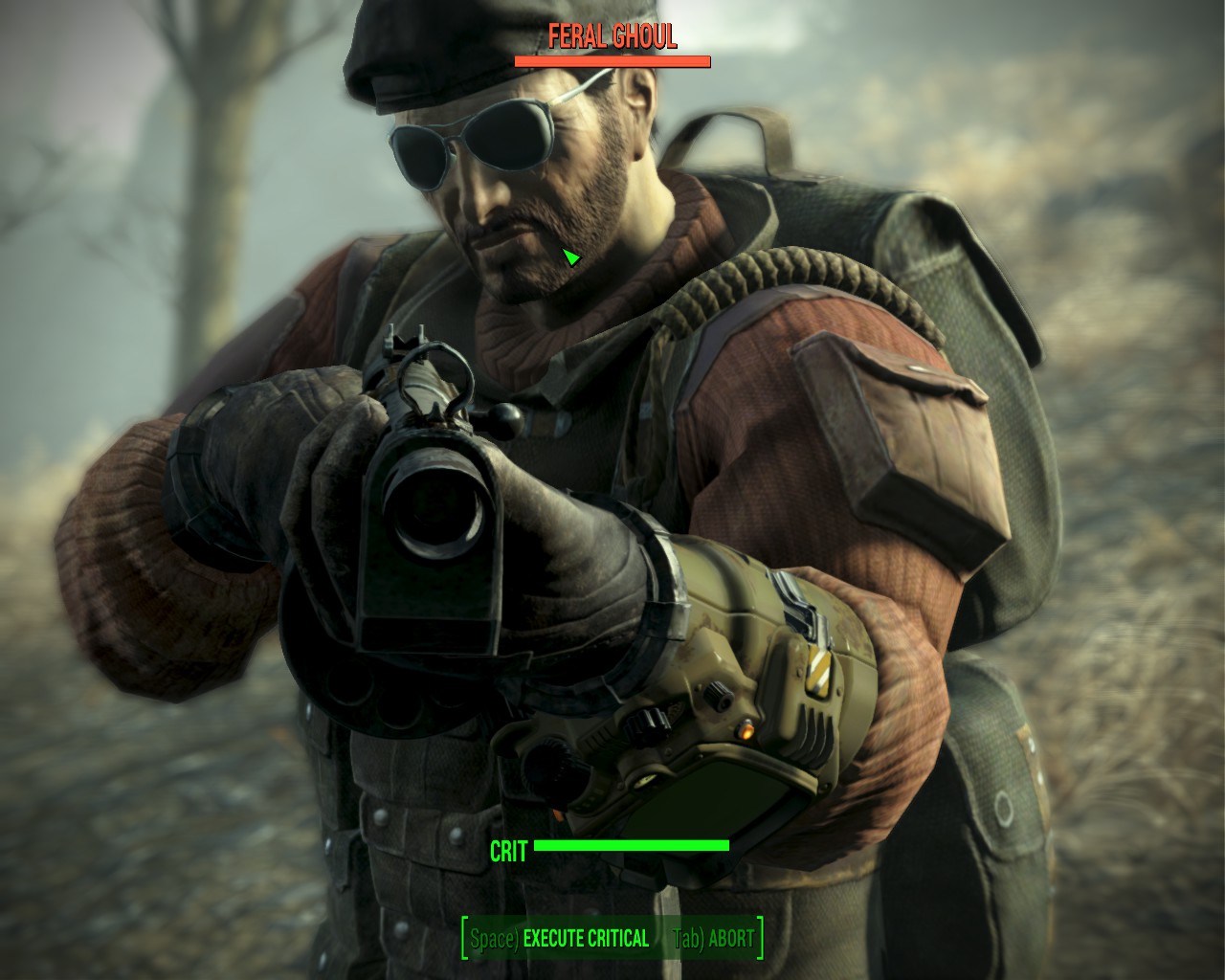This screenshot has width=1225, height=980.
Task: Abort the VATS action
Action: [x=715, y=939]
